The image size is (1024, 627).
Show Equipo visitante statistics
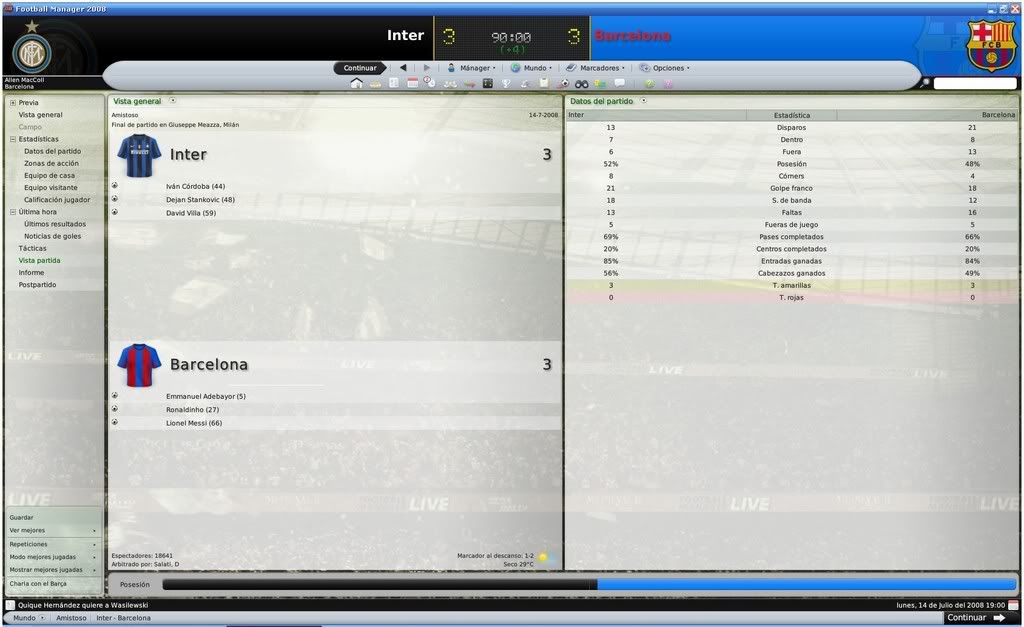[x=53, y=187]
